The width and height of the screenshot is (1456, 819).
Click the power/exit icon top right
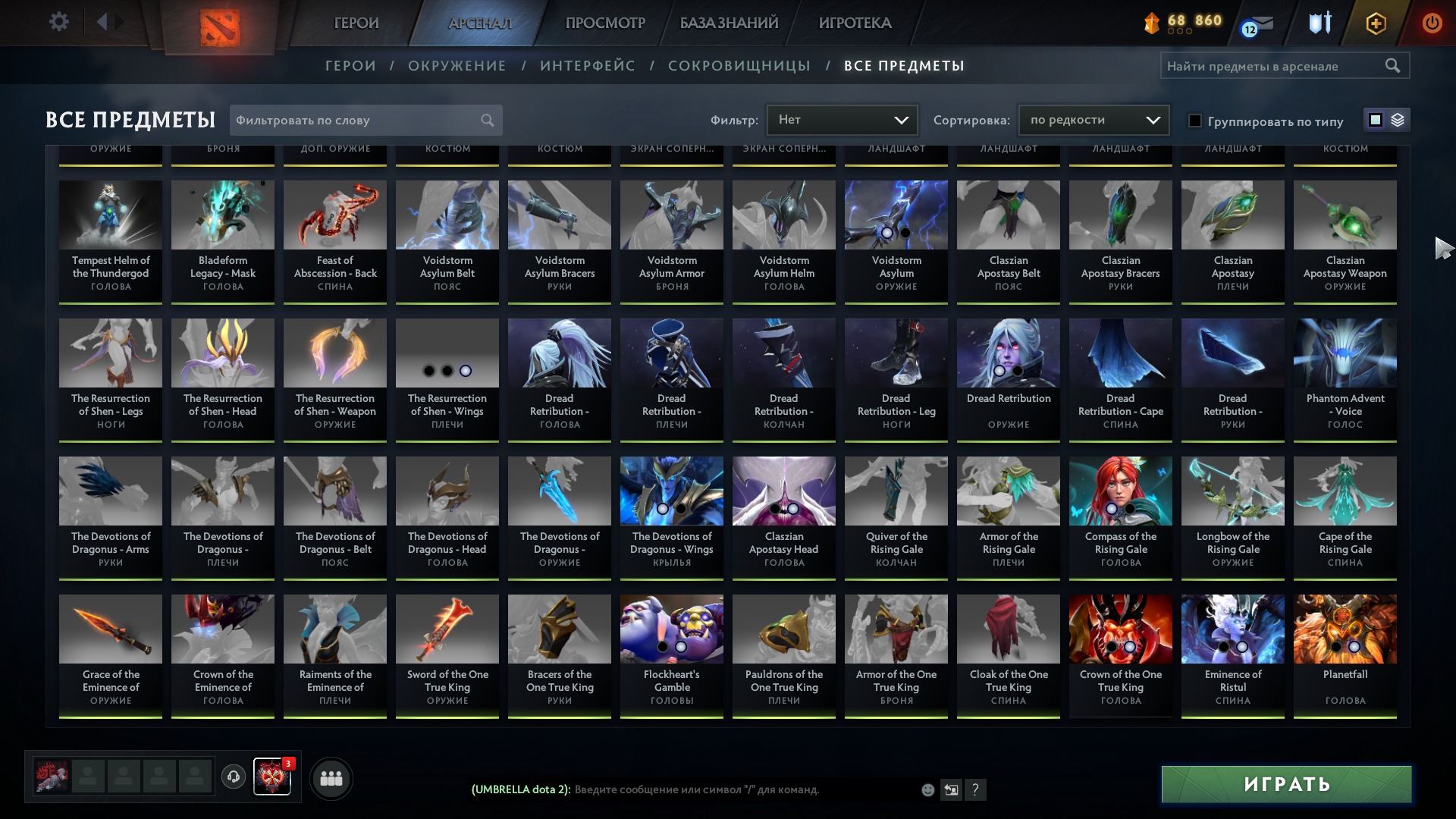pos(1432,23)
